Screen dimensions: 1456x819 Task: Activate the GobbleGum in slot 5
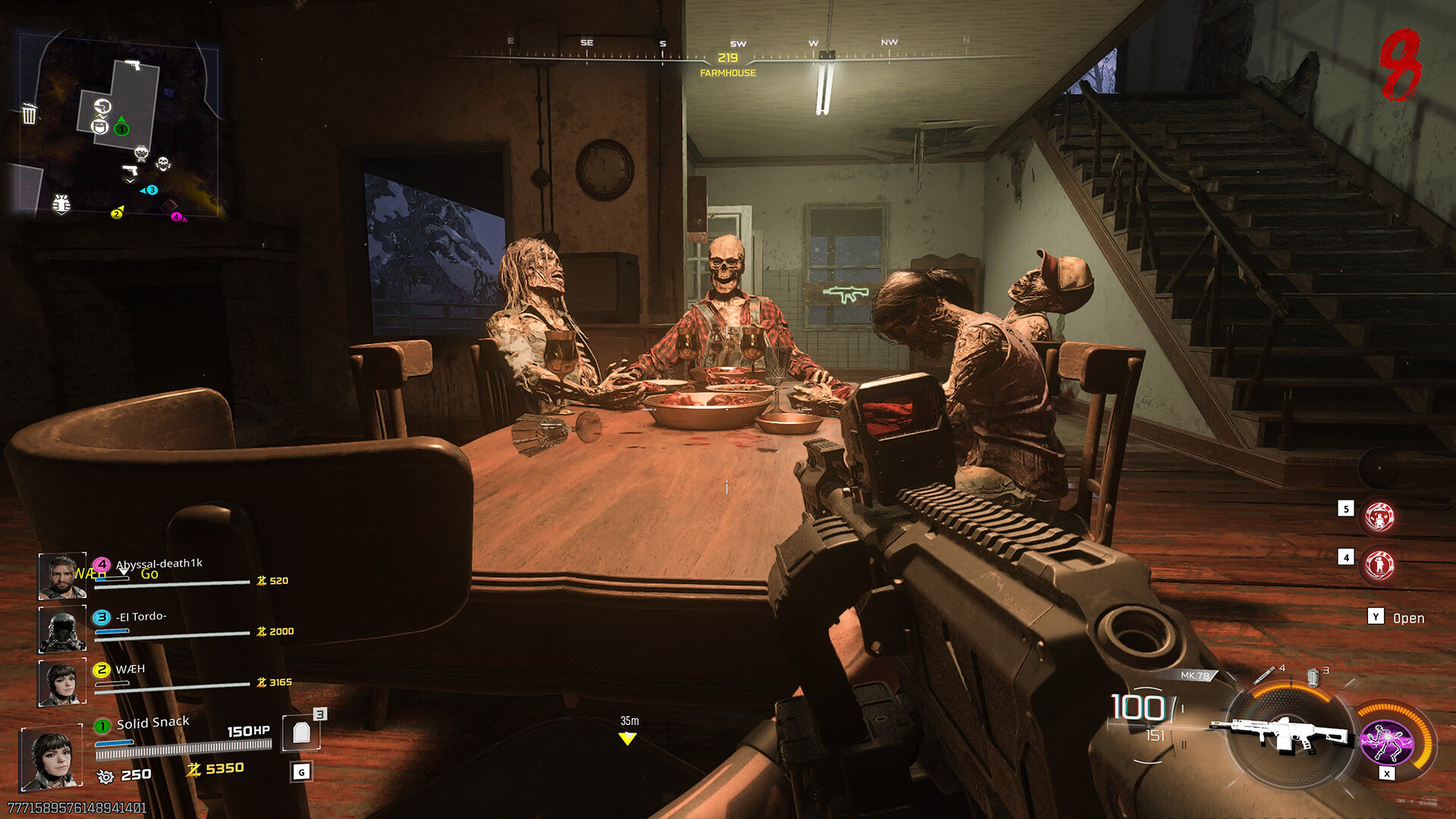pos(1379,517)
